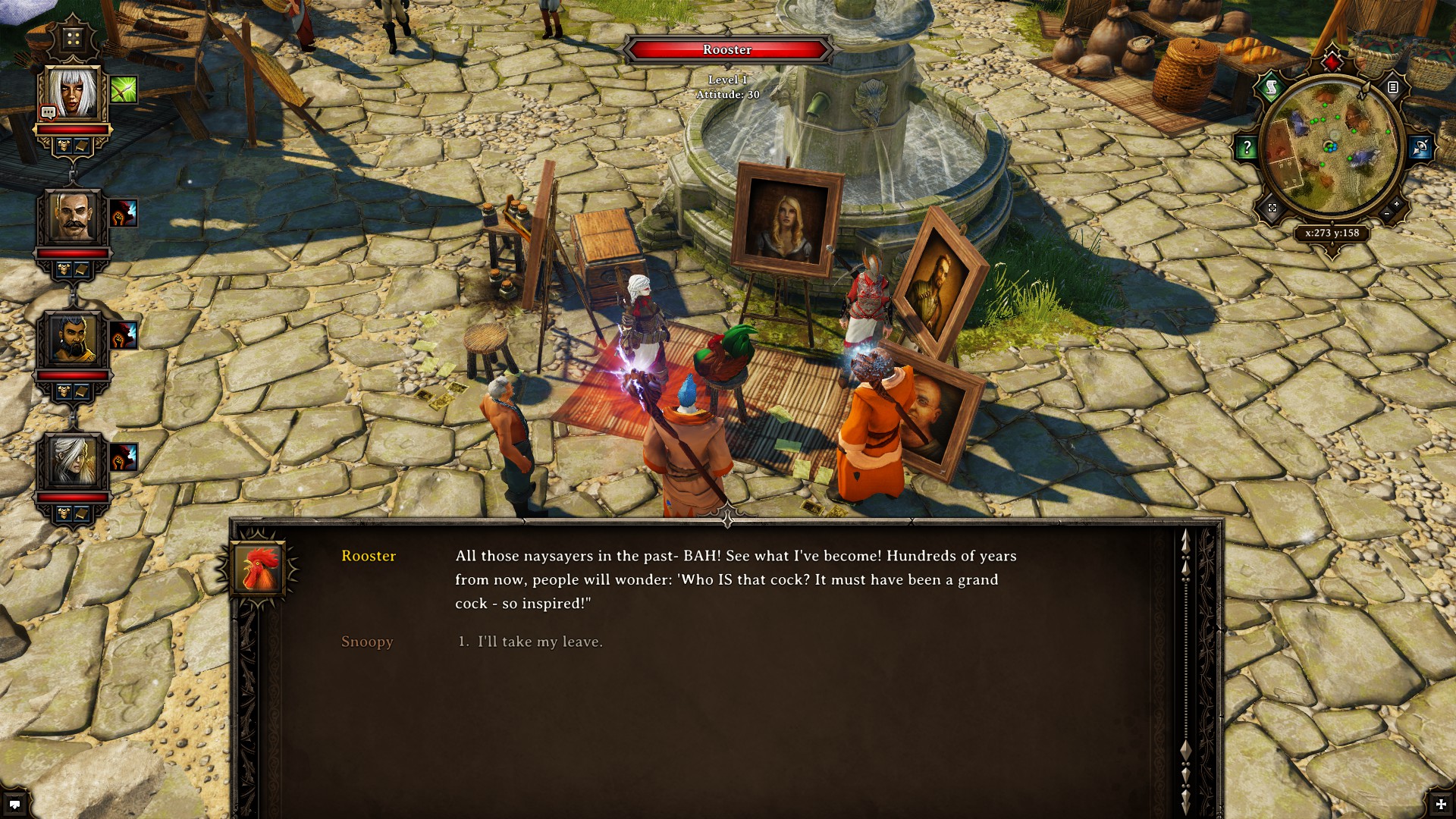Click the lead character's red health bar

(71, 129)
